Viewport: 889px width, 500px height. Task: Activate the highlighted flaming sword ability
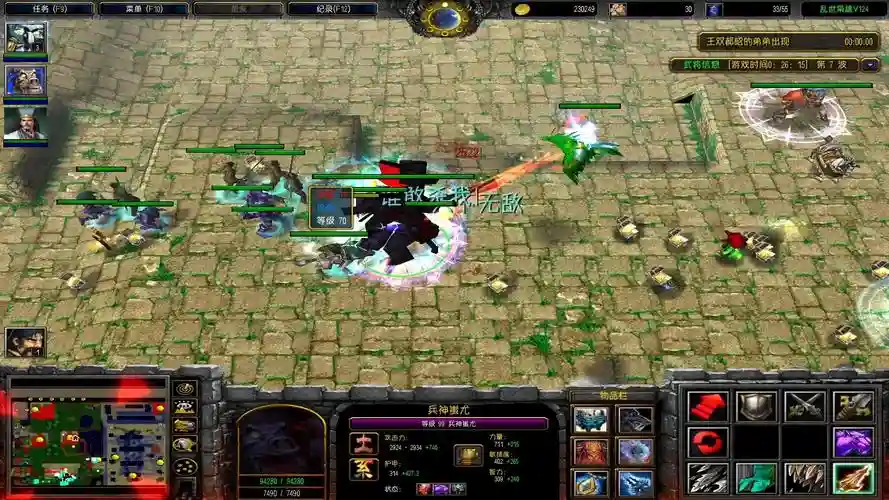(853, 478)
